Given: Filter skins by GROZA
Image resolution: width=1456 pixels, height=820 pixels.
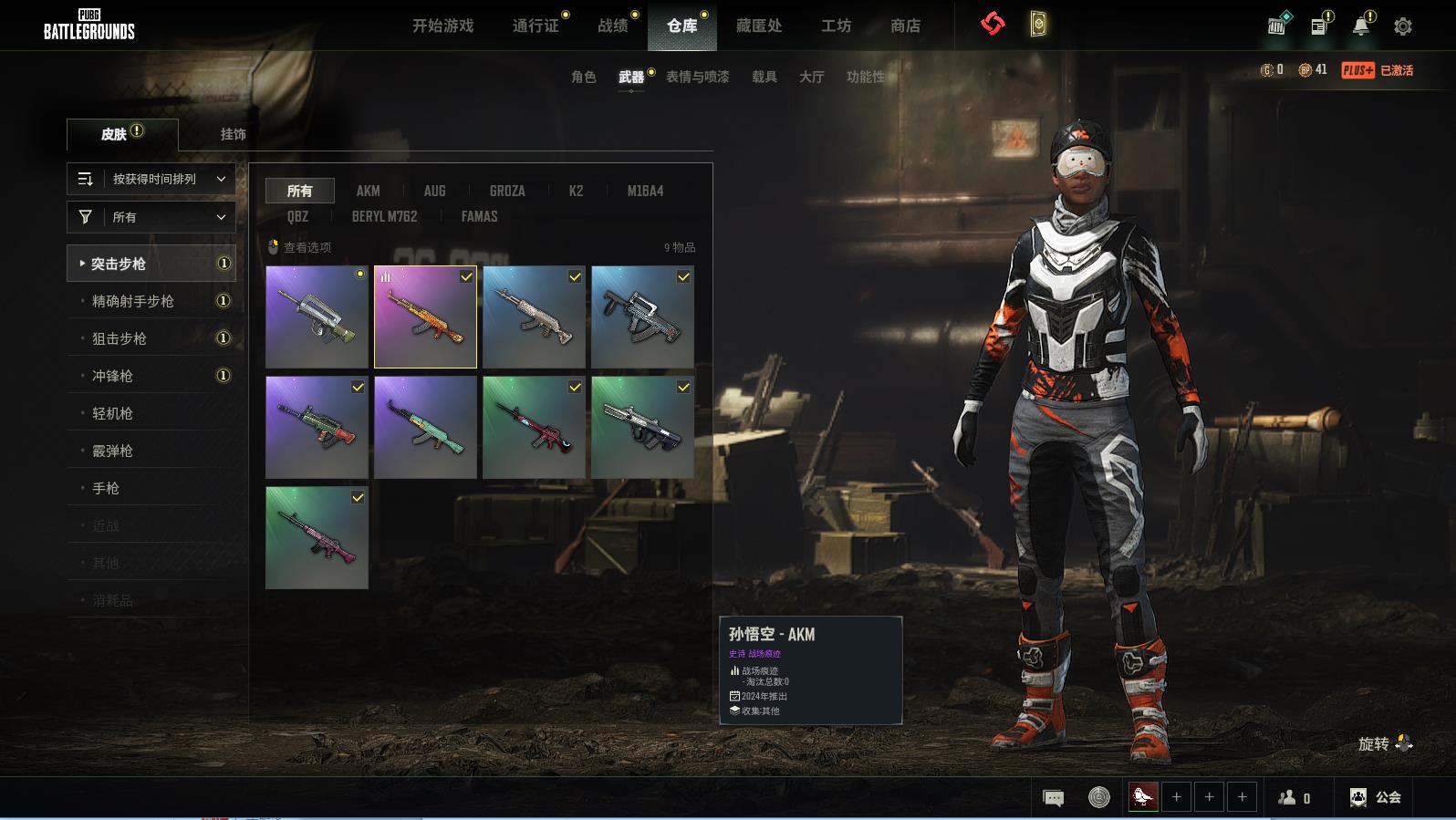Looking at the screenshot, I should (506, 191).
